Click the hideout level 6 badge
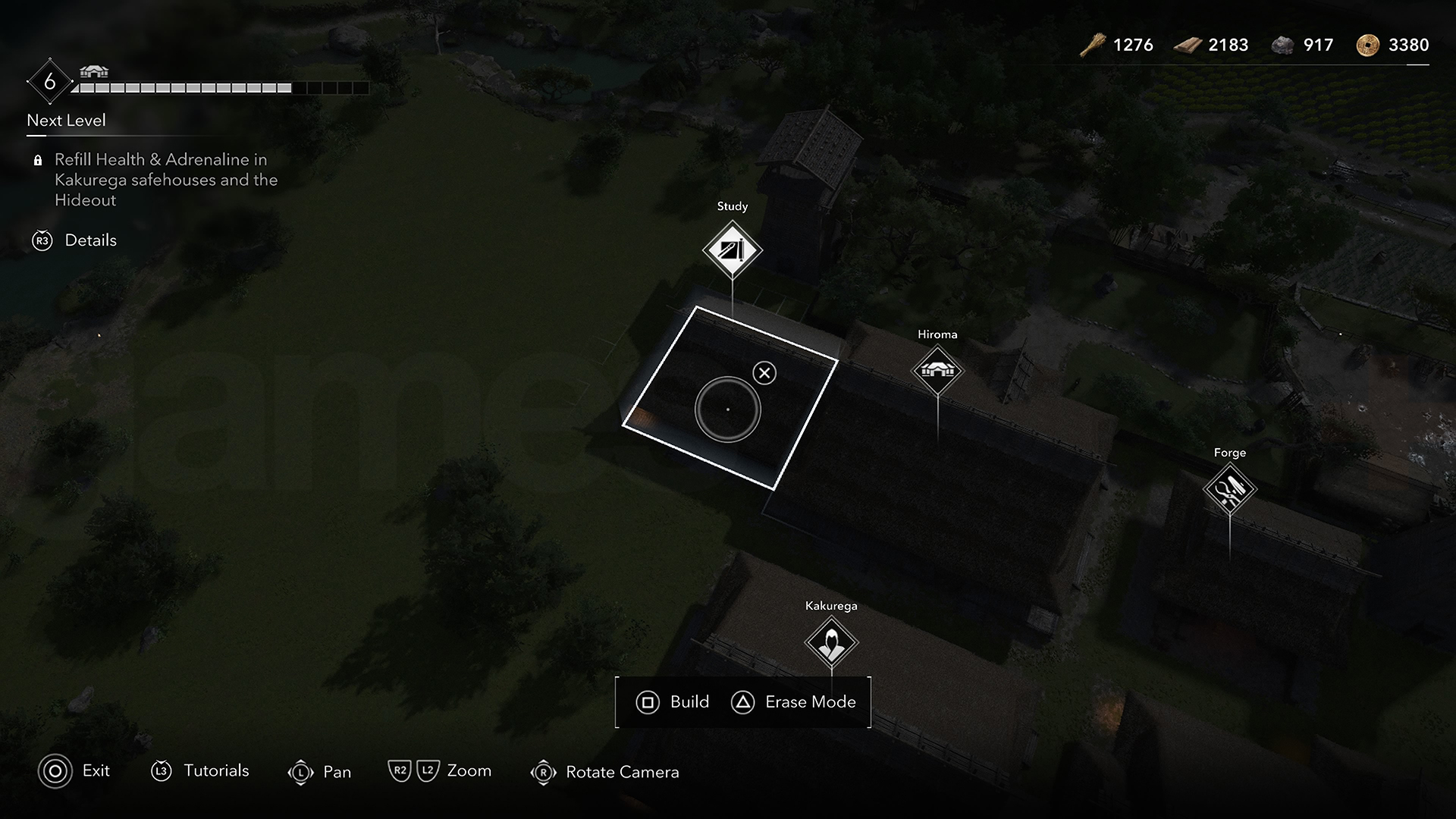This screenshot has width=1456, height=819. 49,81
